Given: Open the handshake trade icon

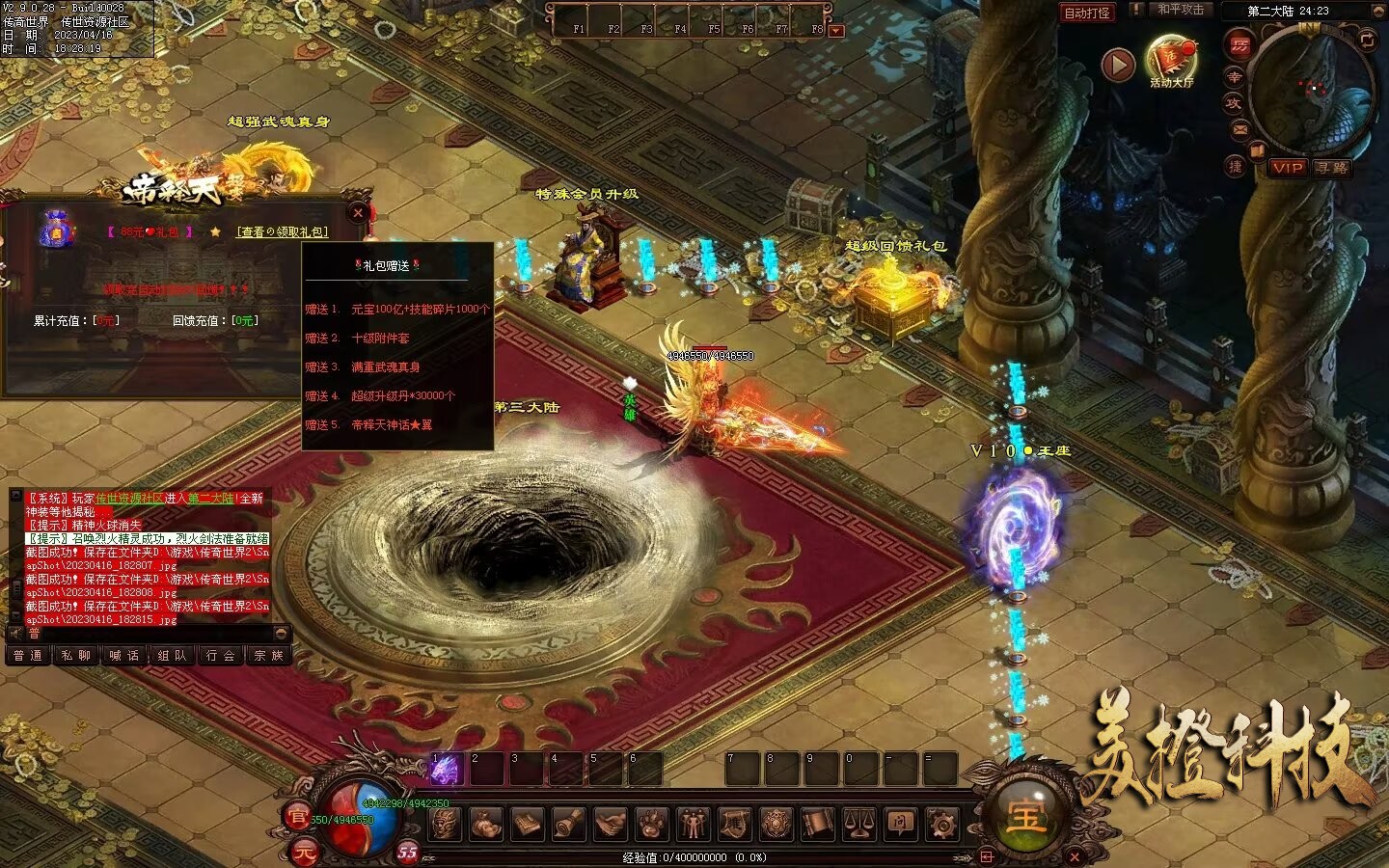Looking at the screenshot, I should click(610, 825).
